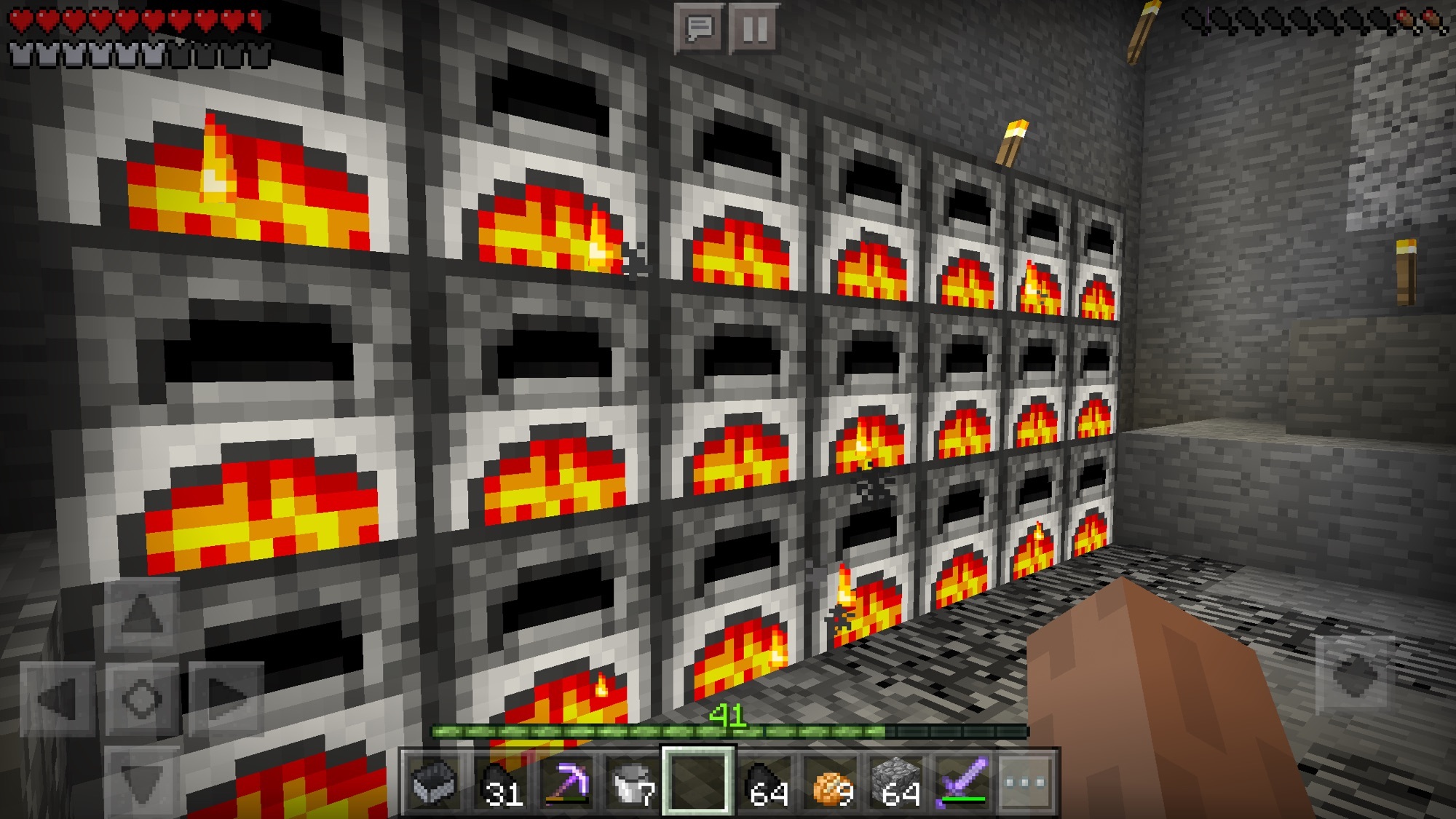
Task: Pause the game
Action: tap(754, 29)
